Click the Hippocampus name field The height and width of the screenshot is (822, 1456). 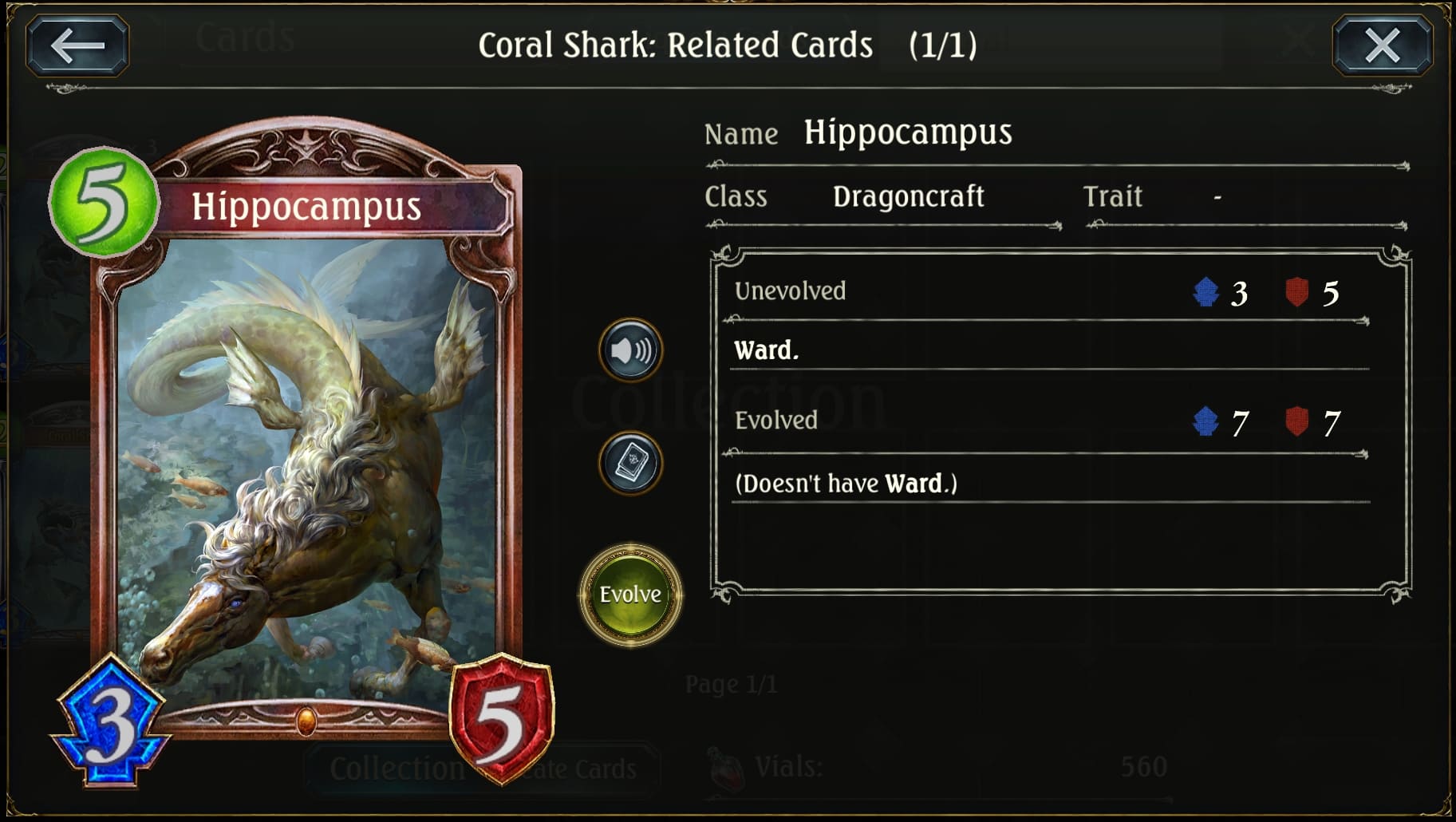tap(908, 132)
